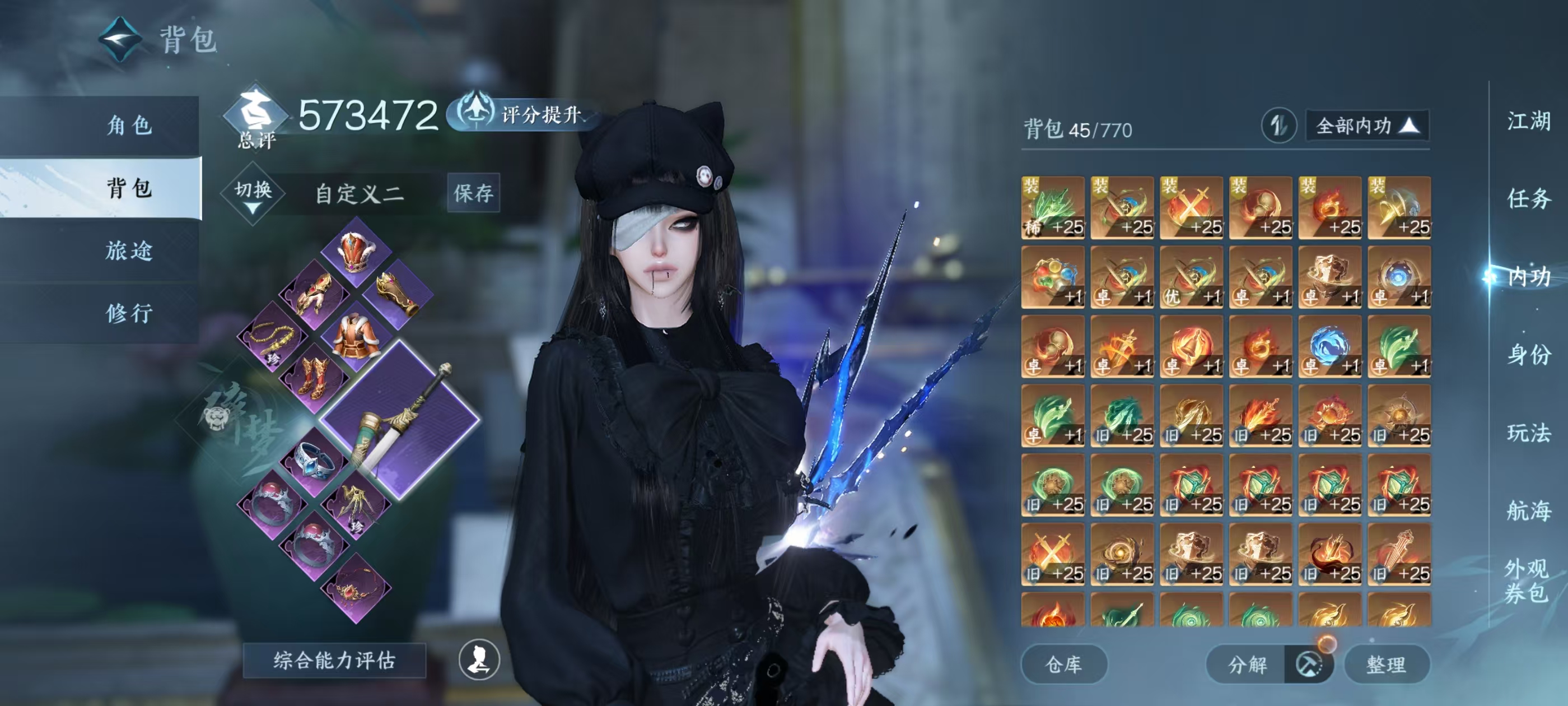
Task: Click the 评分提升 score boost button
Action: pyautogui.click(x=525, y=114)
